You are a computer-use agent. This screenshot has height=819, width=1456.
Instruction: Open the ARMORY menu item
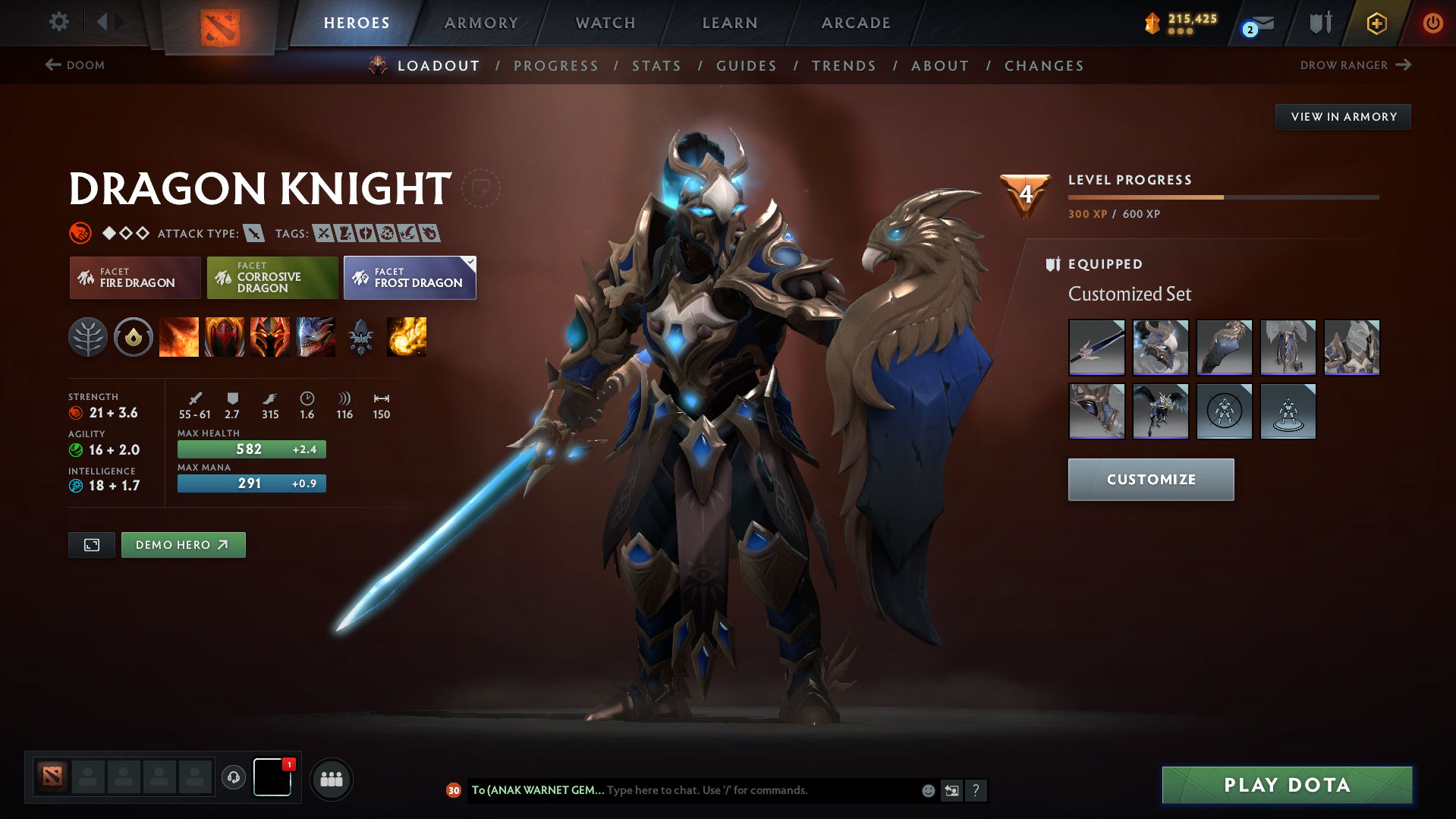[481, 23]
